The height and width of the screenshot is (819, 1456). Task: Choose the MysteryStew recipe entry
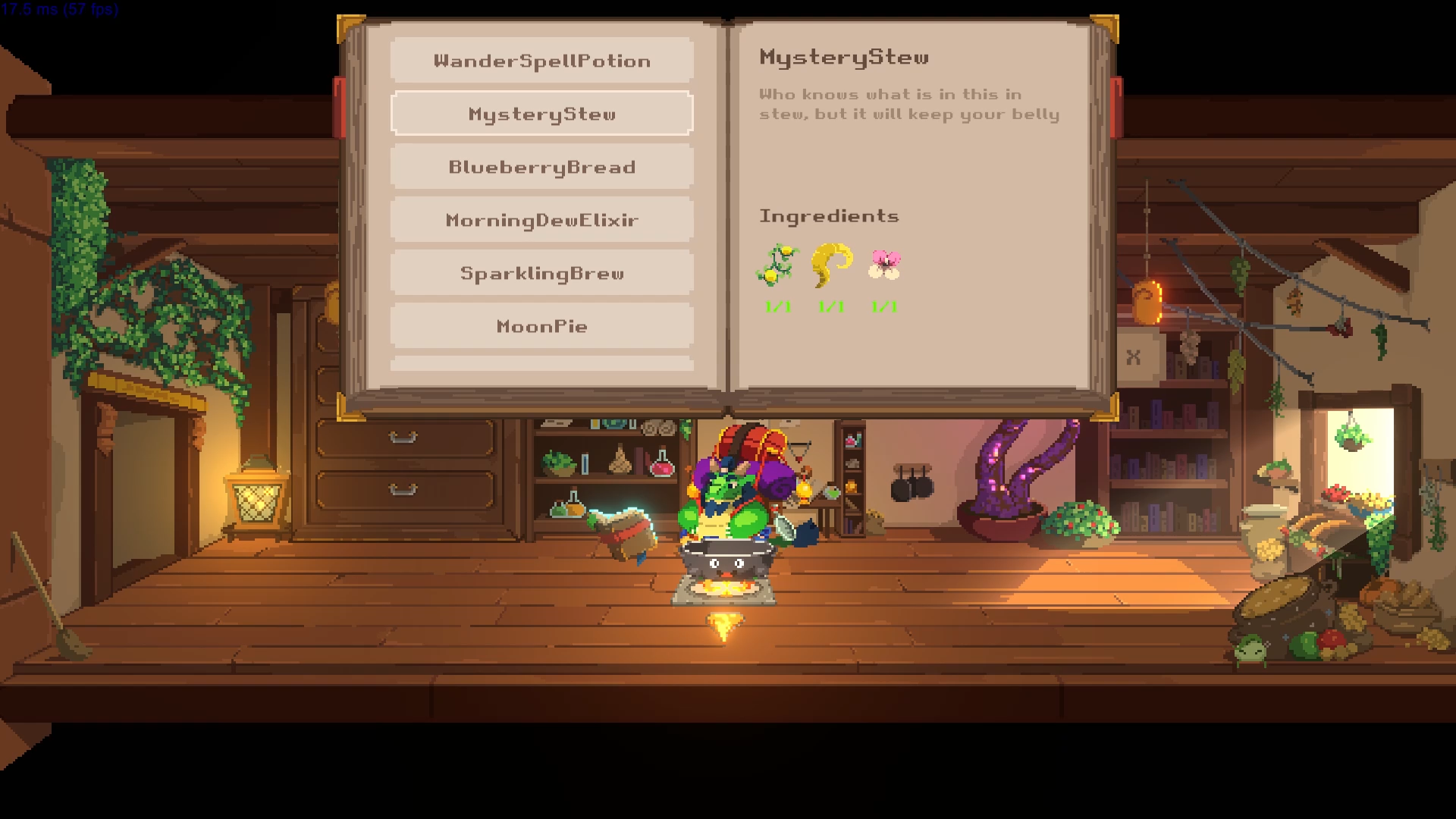point(541,114)
